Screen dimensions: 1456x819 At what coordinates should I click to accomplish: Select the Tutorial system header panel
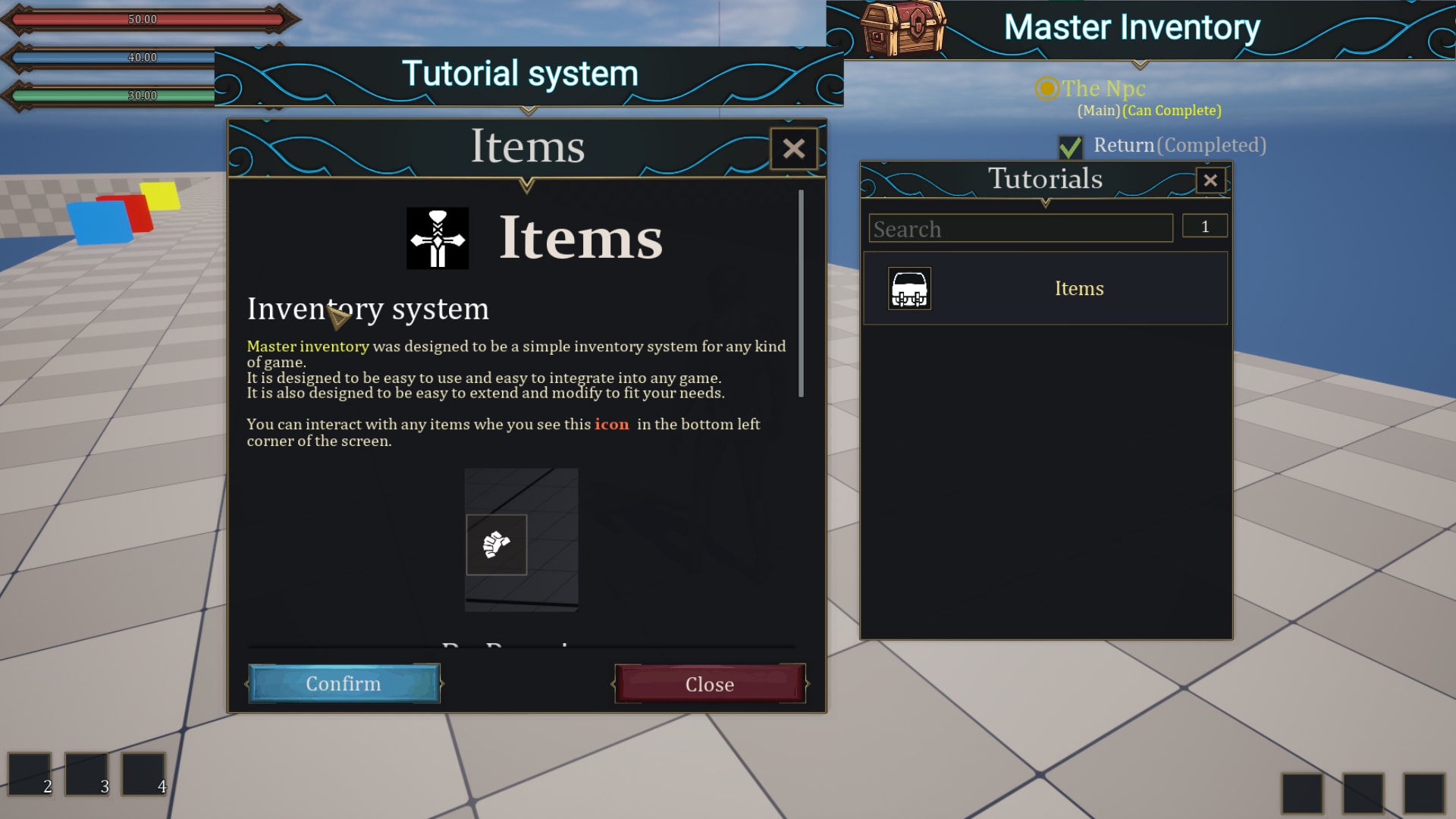click(521, 73)
